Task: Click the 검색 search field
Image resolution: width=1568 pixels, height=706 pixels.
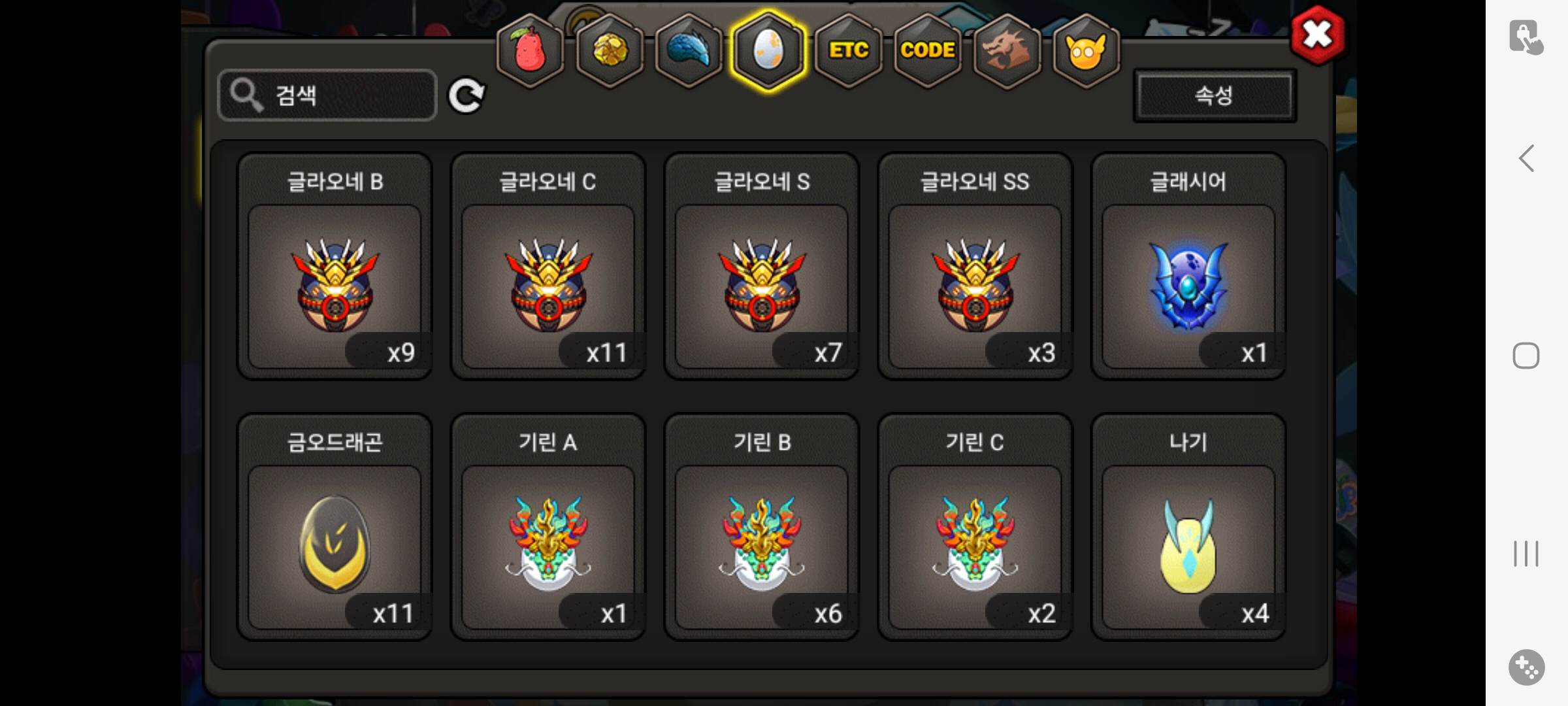Action: tap(328, 95)
